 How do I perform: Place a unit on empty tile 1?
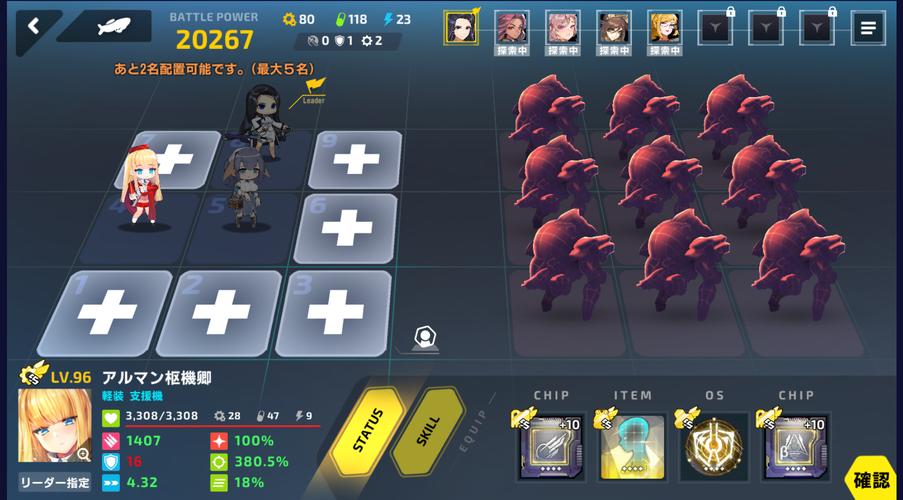(x=105, y=314)
